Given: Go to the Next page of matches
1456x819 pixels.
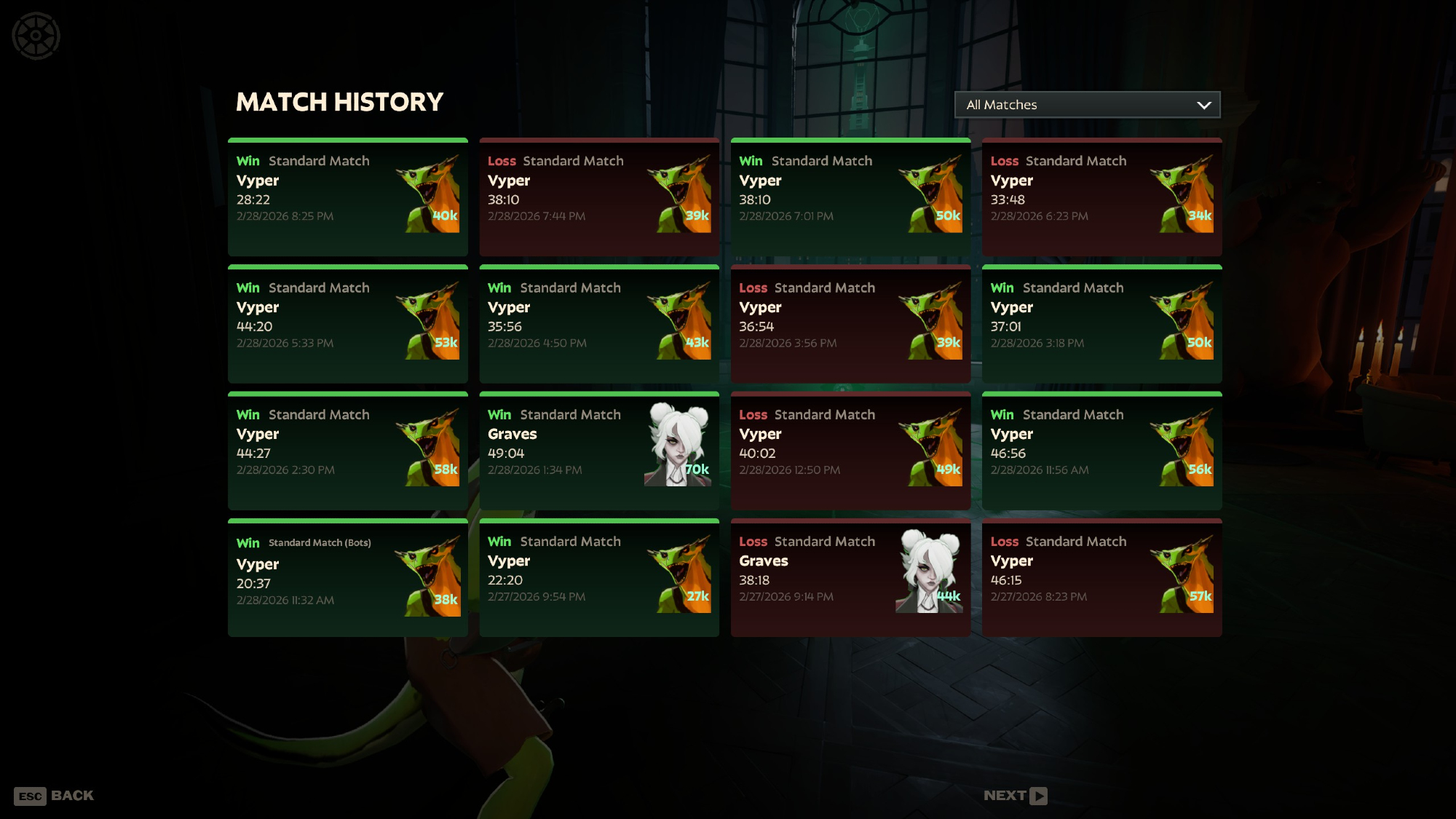Looking at the screenshot, I should (x=1015, y=796).
